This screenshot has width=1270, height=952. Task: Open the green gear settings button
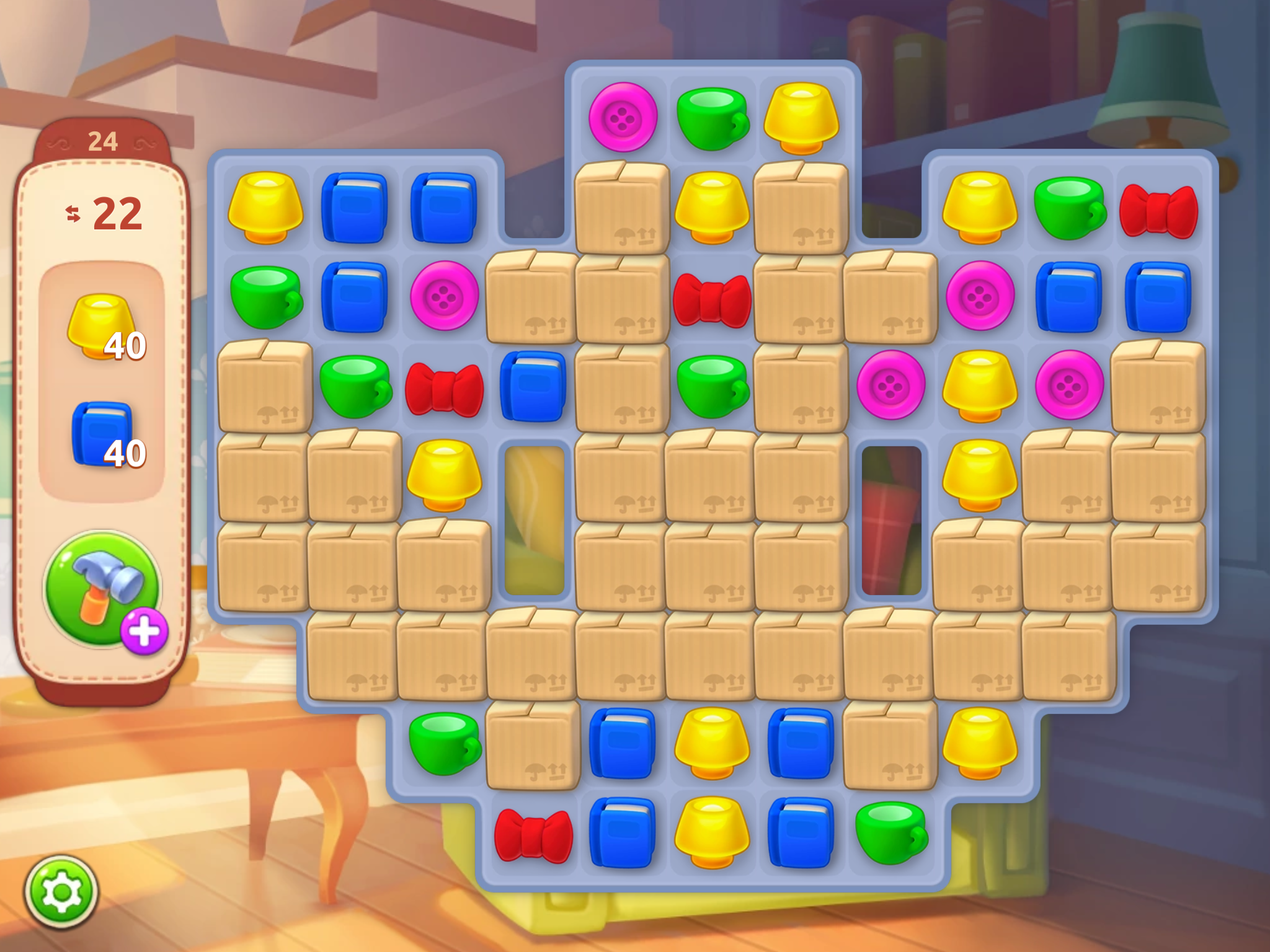[x=61, y=892]
